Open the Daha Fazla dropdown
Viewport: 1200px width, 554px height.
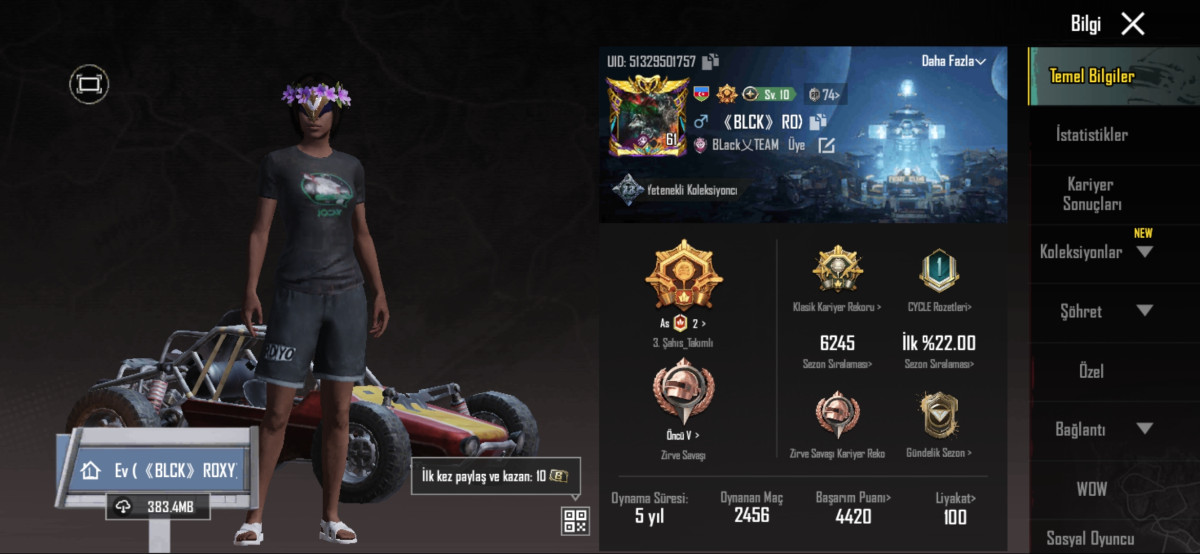click(953, 61)
